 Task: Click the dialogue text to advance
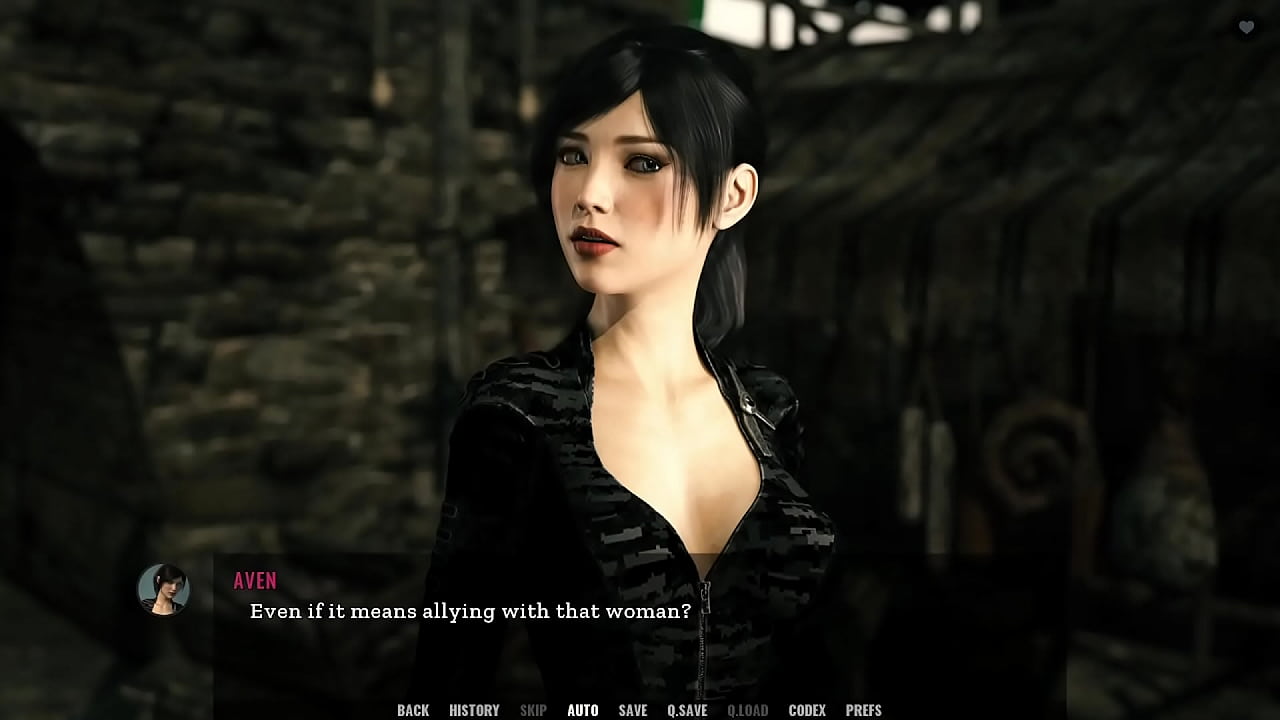click(x=467, y=611)
